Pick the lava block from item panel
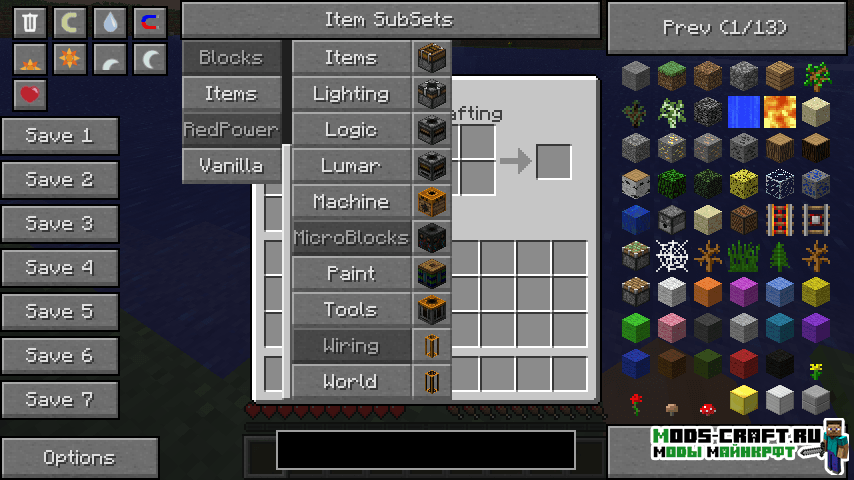This screenshot has height=480, width=854. point(780,112)
